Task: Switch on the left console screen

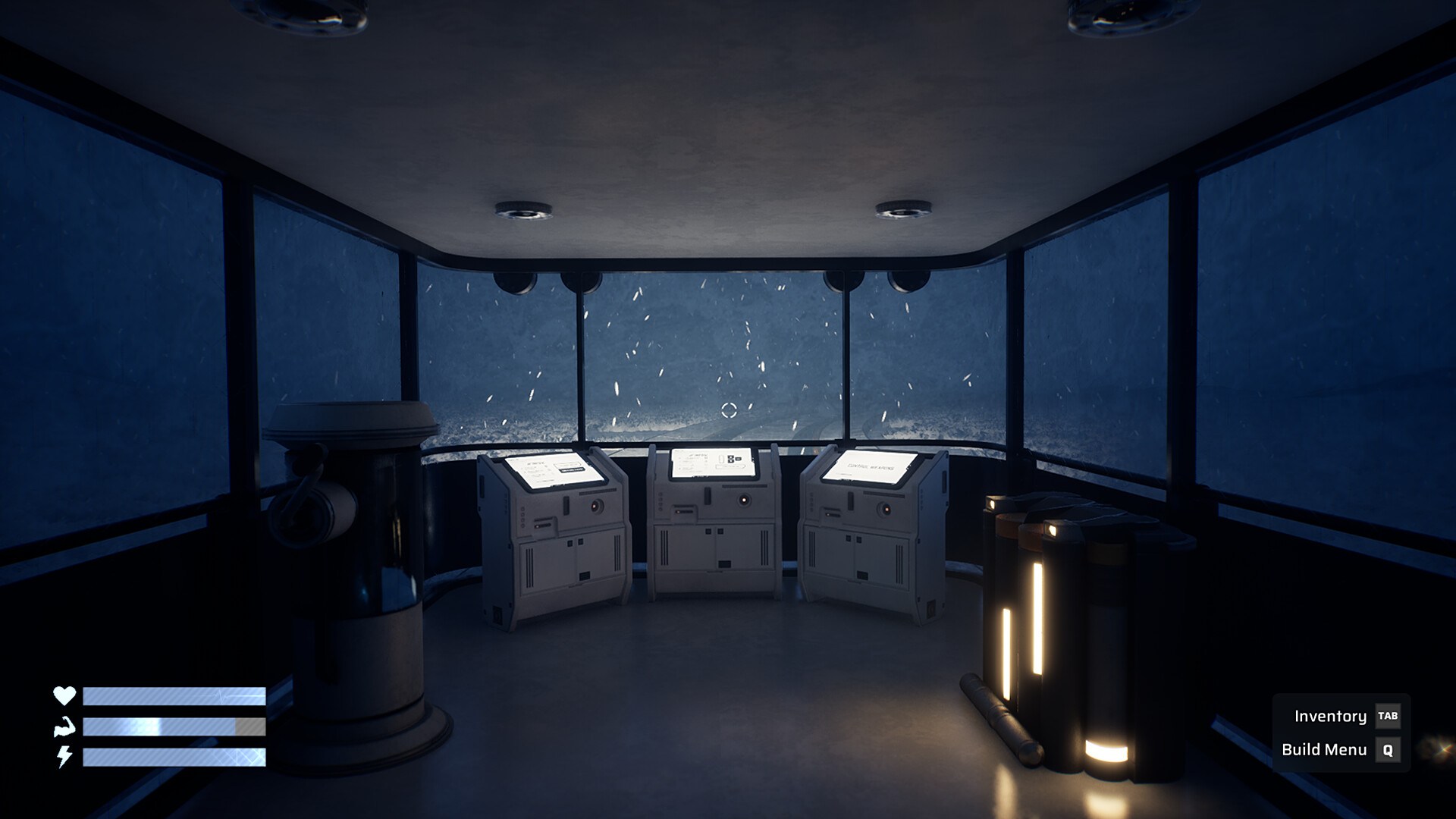Action: click(551, 472)
